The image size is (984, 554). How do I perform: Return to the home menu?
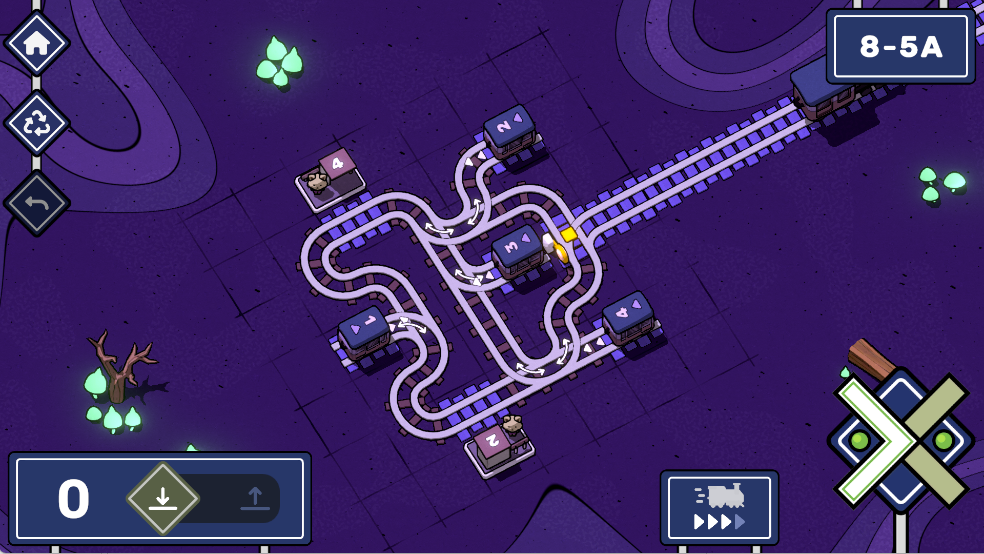(37, 43)
